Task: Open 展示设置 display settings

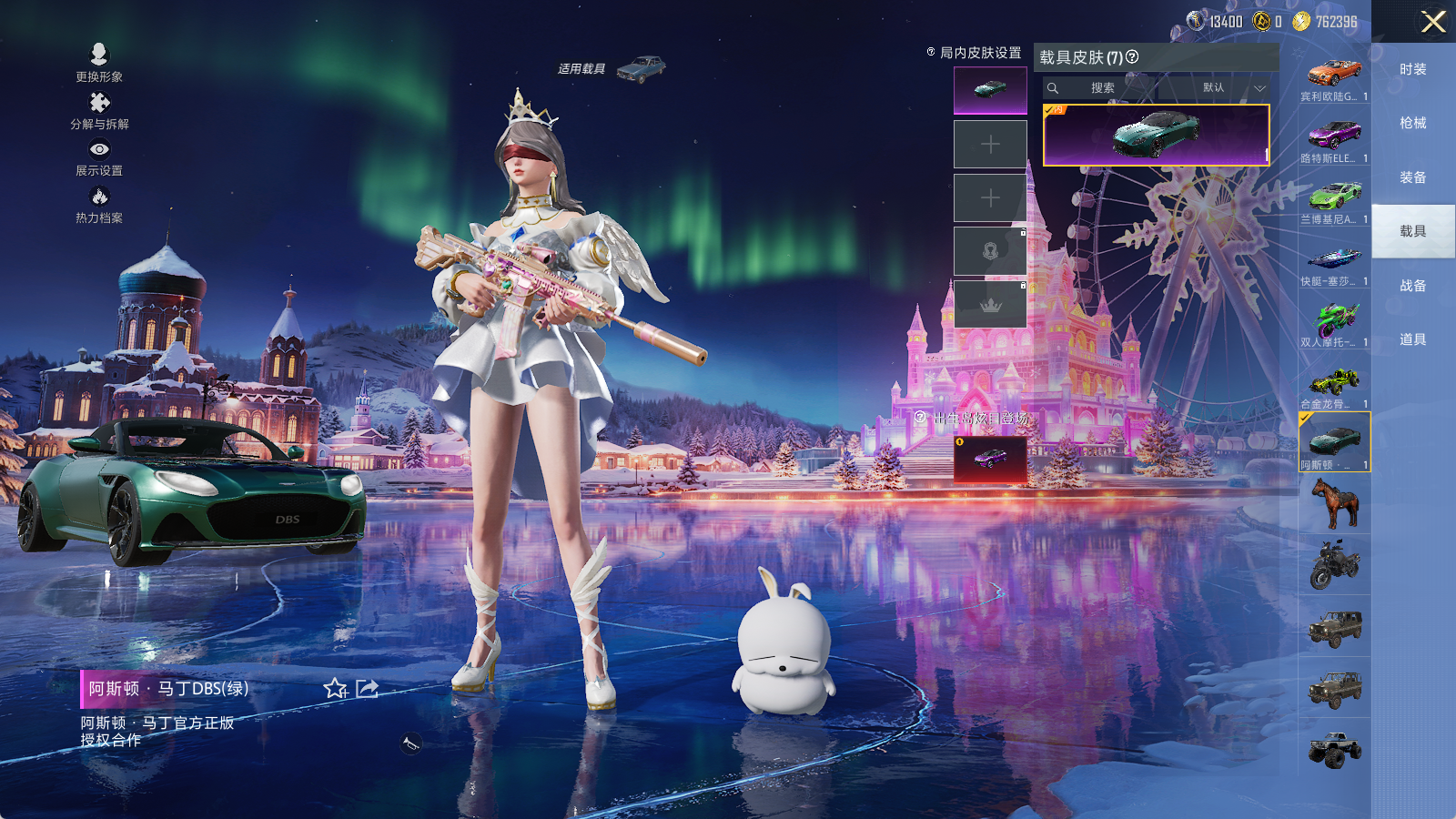Action: click(x=99, y=156)
